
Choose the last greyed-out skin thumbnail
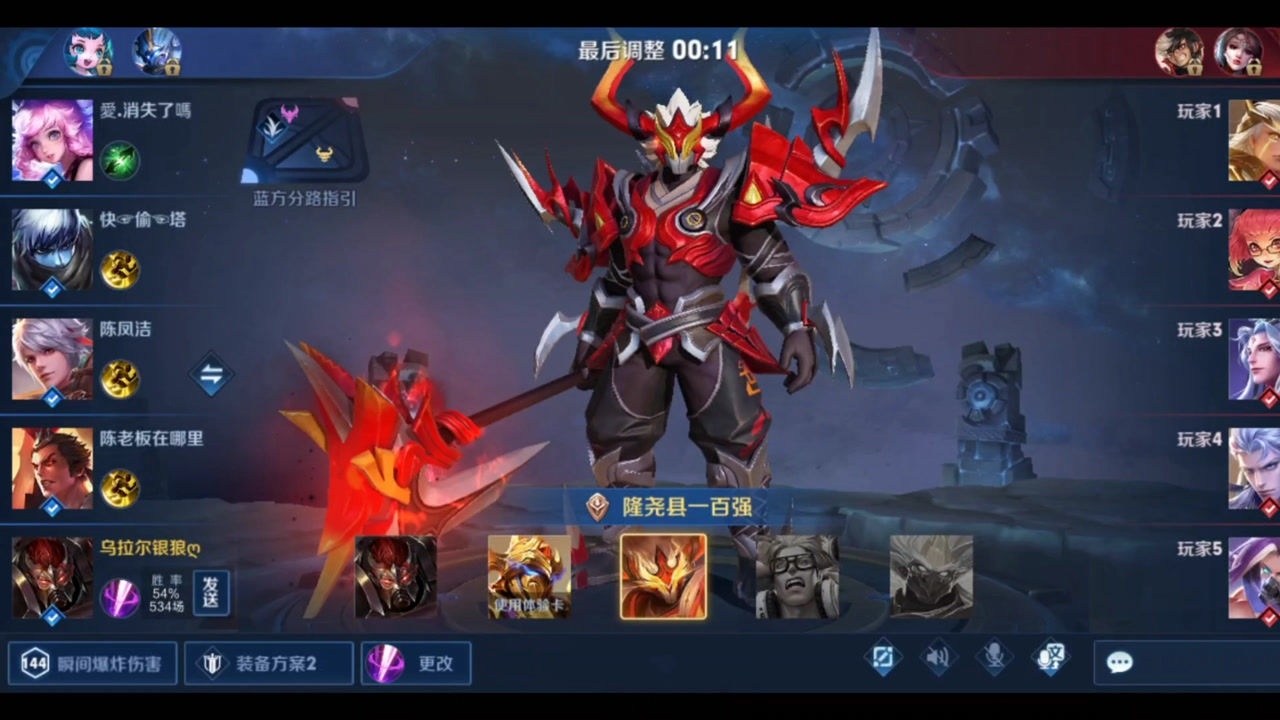click(x=931, y=576)
